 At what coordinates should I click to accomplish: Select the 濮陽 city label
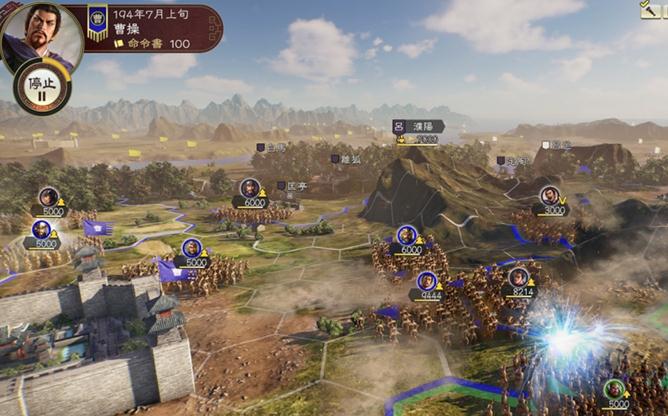point(416,127)
